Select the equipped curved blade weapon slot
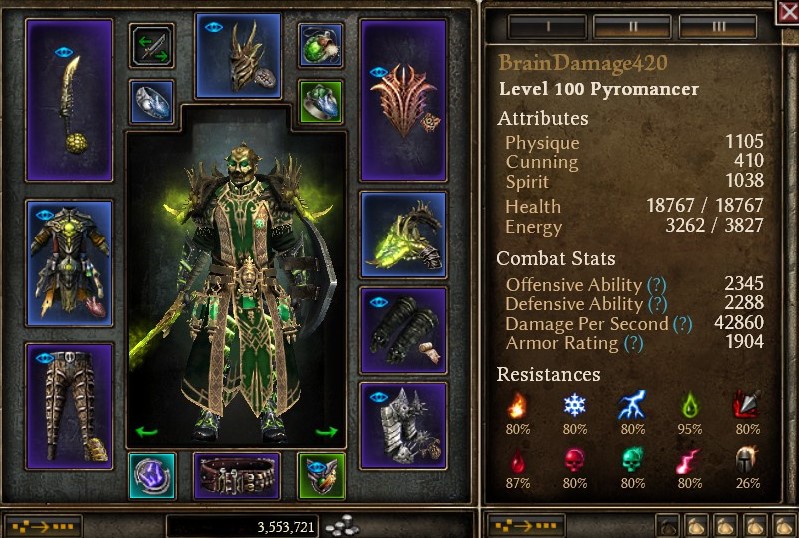 (x=69, y=100)
